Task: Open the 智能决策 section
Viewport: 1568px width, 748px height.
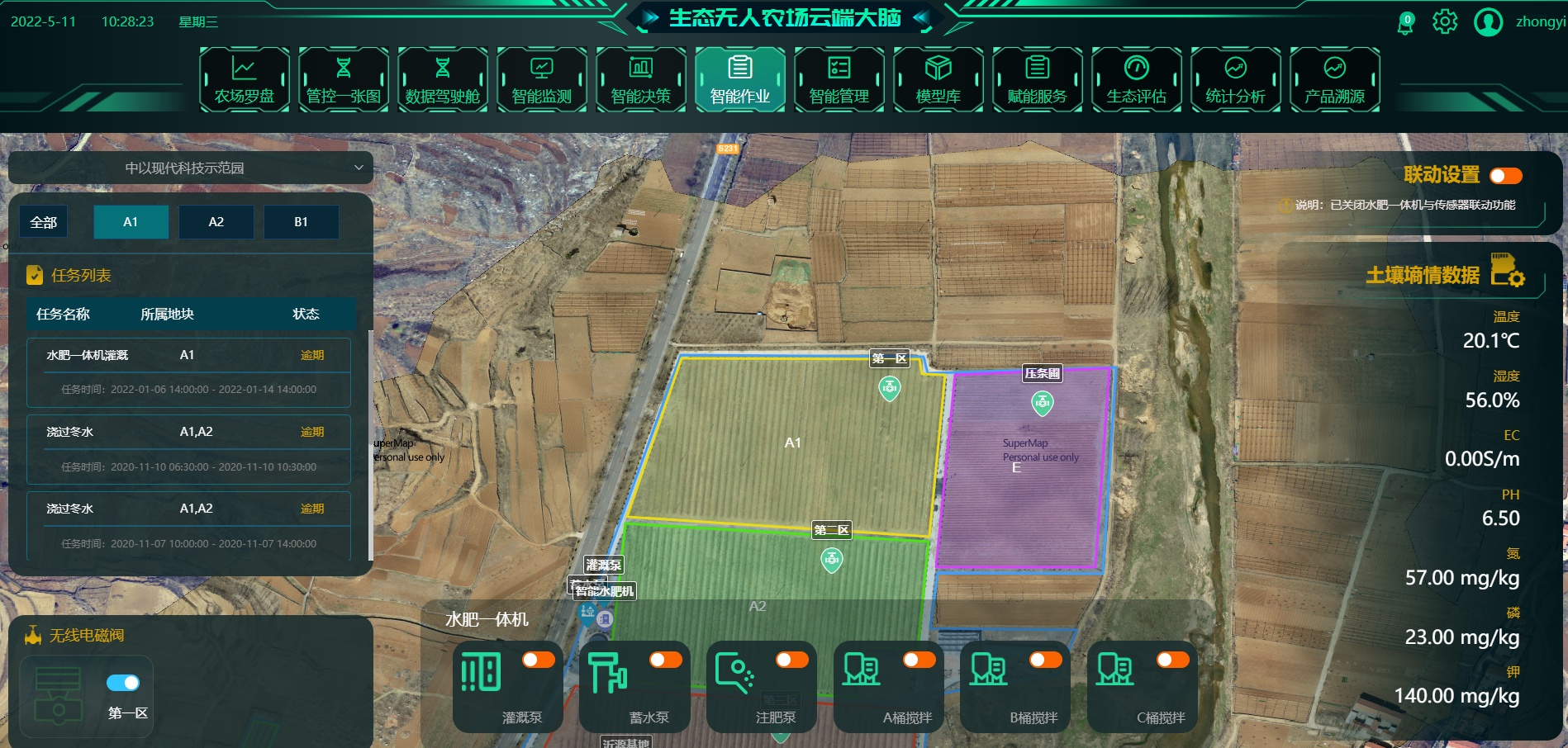Action: [x=641, y=79]
